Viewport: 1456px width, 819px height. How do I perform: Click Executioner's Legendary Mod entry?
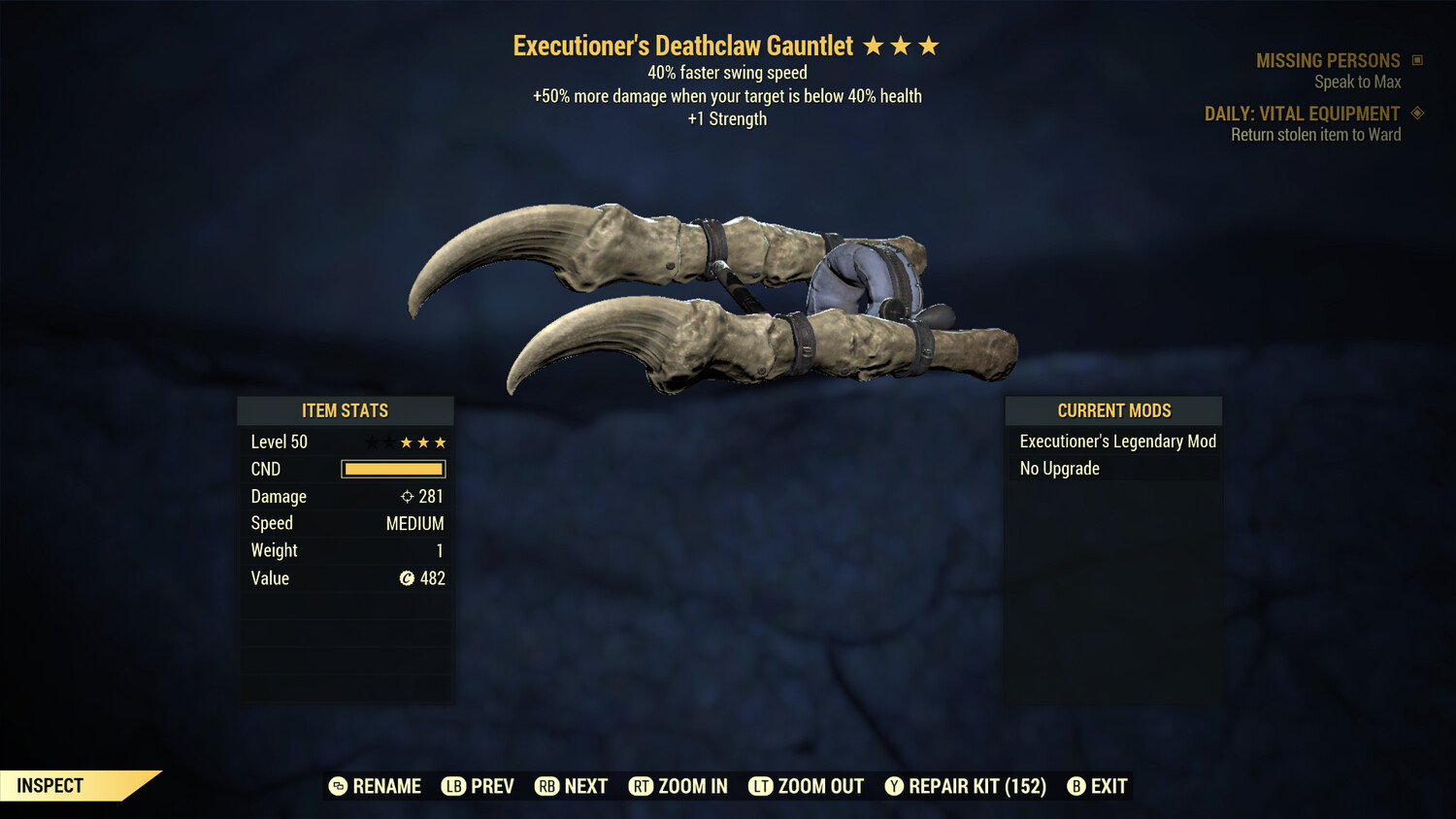1117,442
